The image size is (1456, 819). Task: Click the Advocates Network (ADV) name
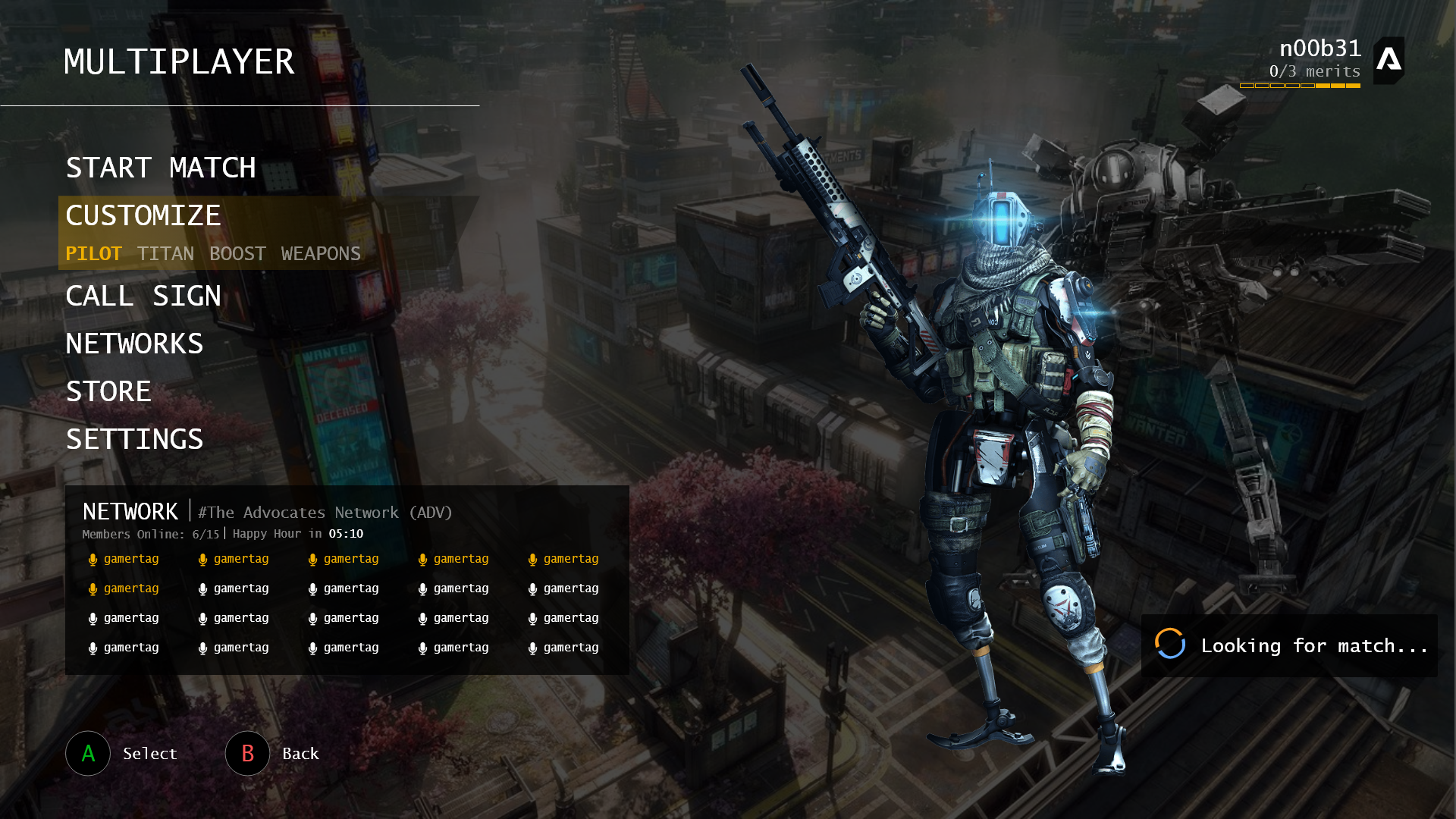(x=325, y=513)
